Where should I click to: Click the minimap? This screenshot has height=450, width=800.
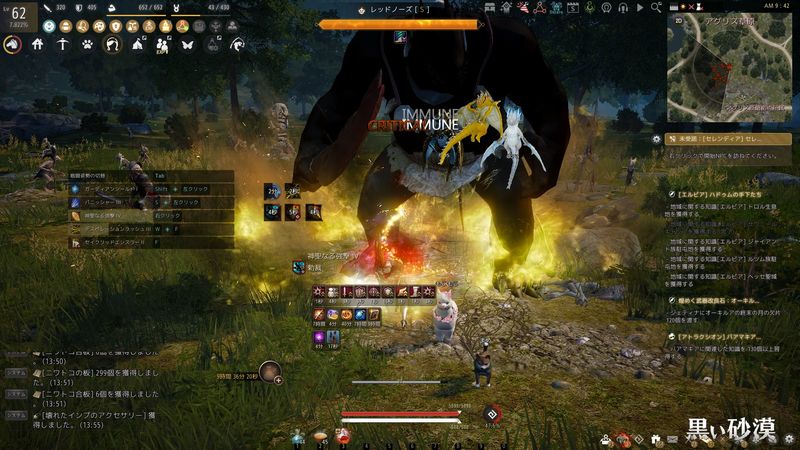pyautogui.click(x=731, y=73)
